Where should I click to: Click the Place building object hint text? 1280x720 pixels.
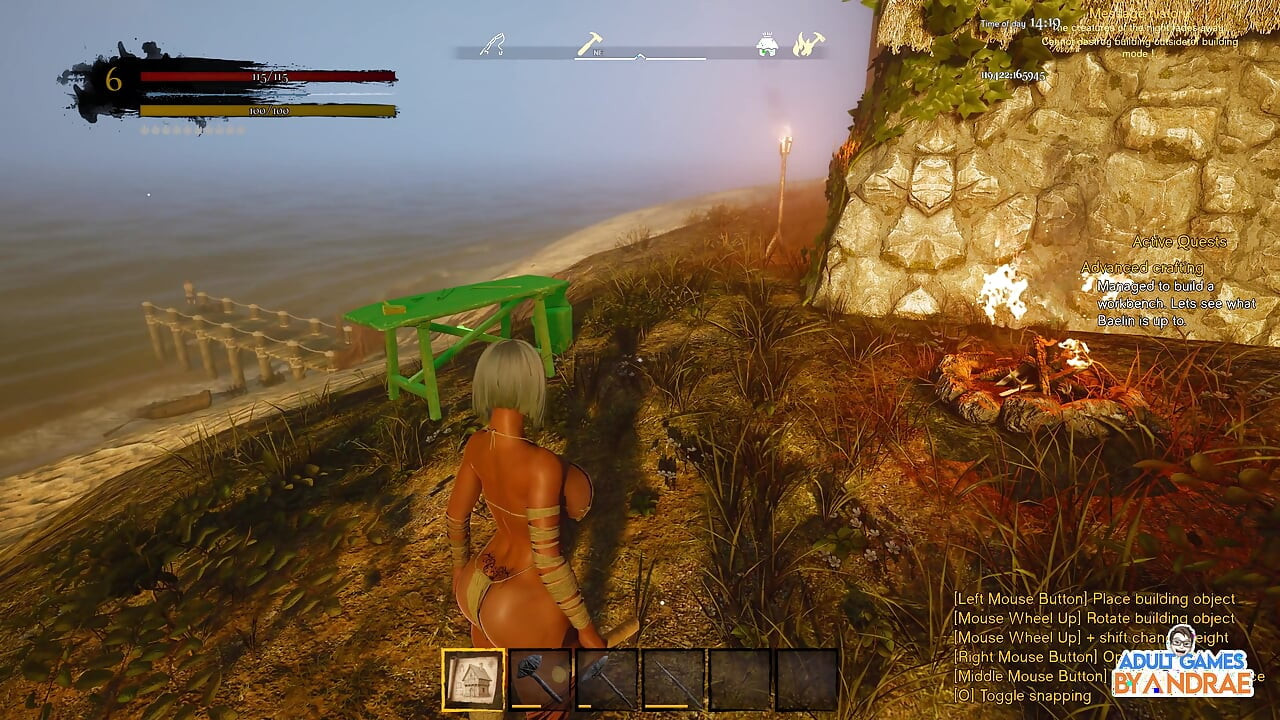click(x=1090, y=598)
